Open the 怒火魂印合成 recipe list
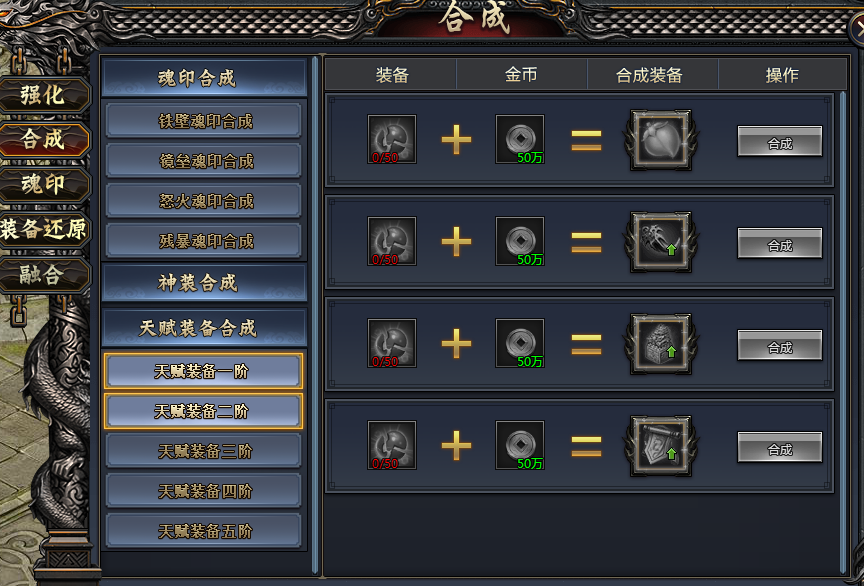This screenshot has height=586, width=864. (204, 201)
